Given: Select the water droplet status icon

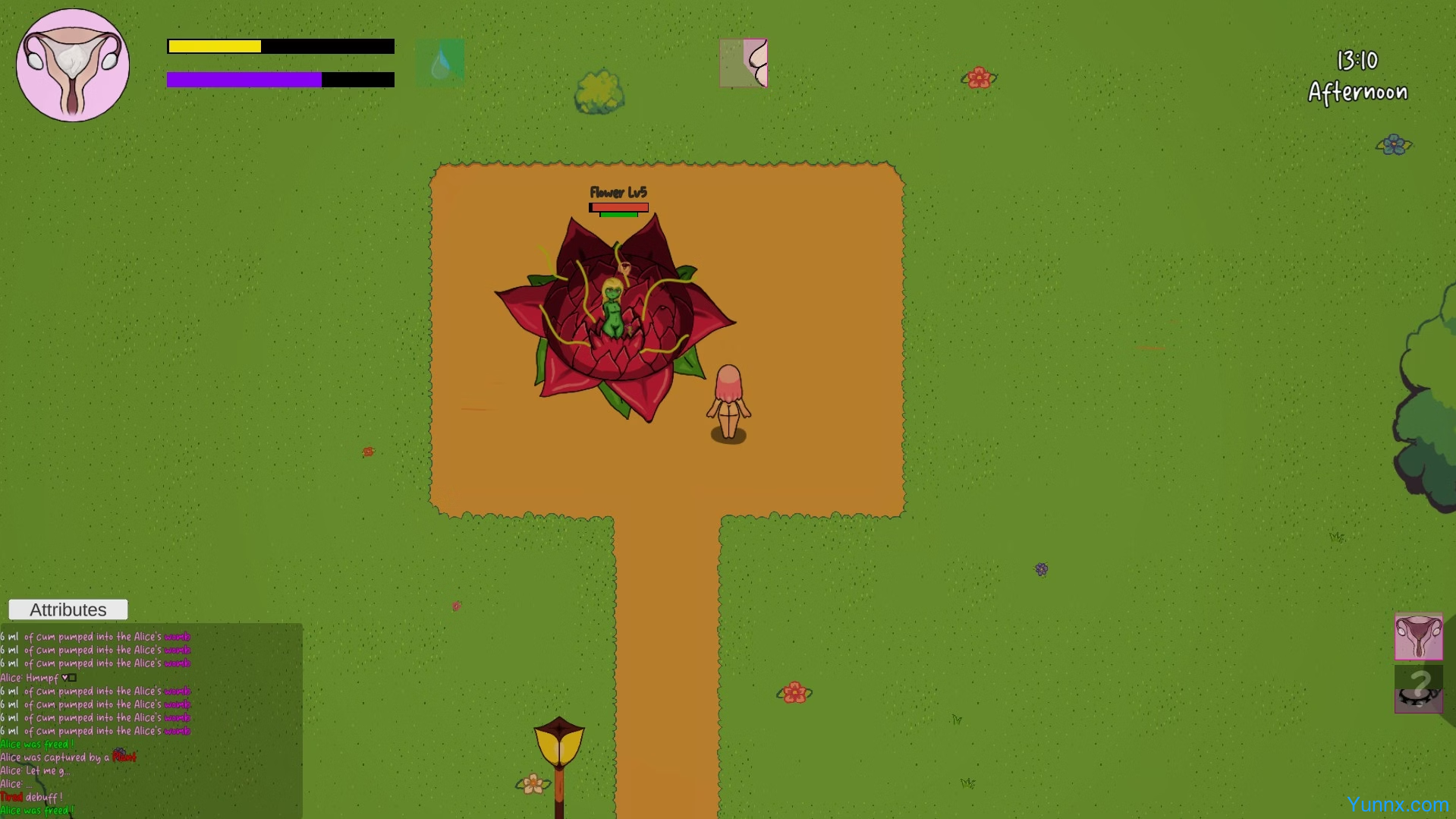Looking at the screenshot, I should (x=440, y=63).
